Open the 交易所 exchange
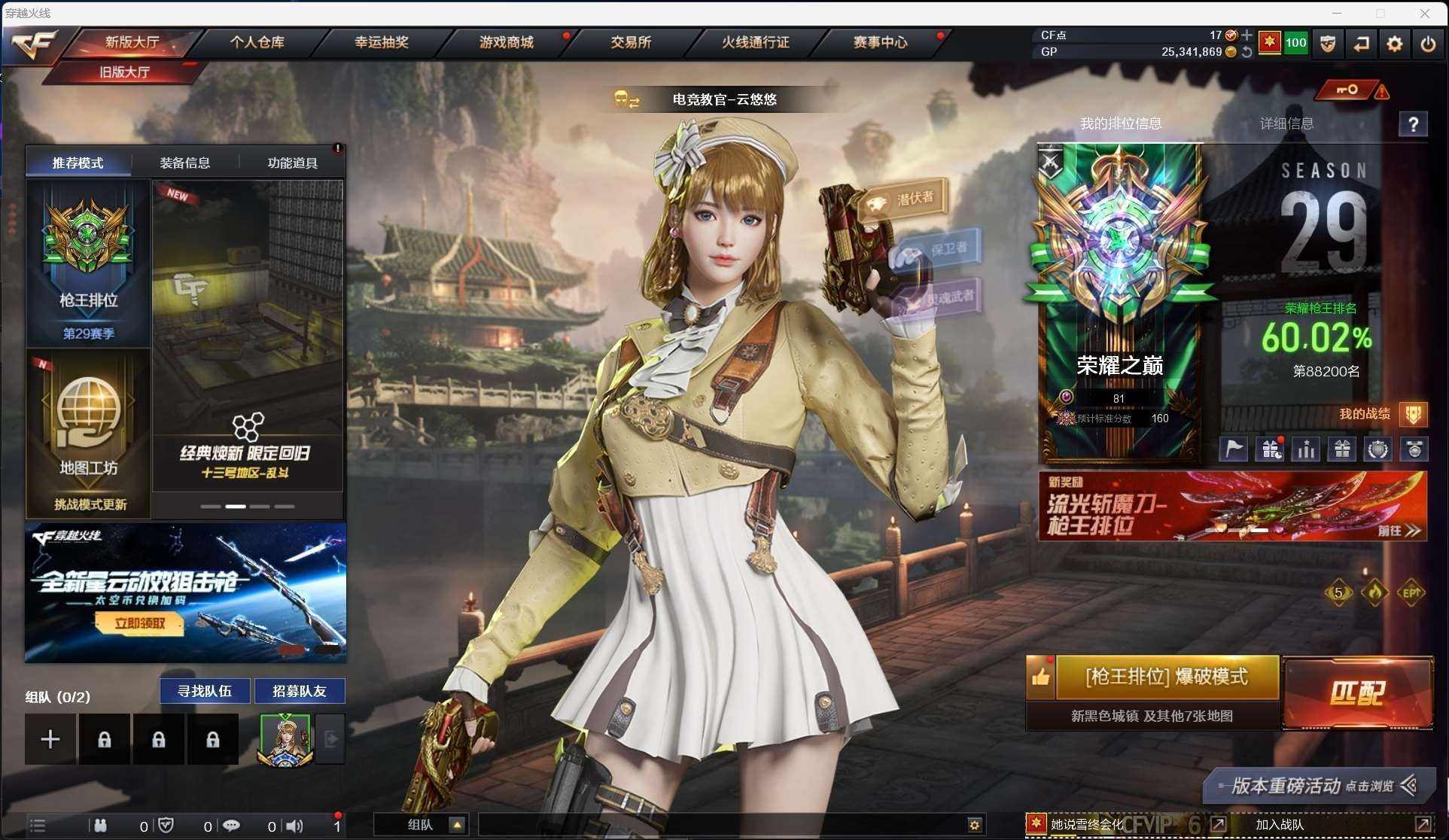Image resolution: width=1449 pixels, height=840 pixels. (x=631, y=42)
